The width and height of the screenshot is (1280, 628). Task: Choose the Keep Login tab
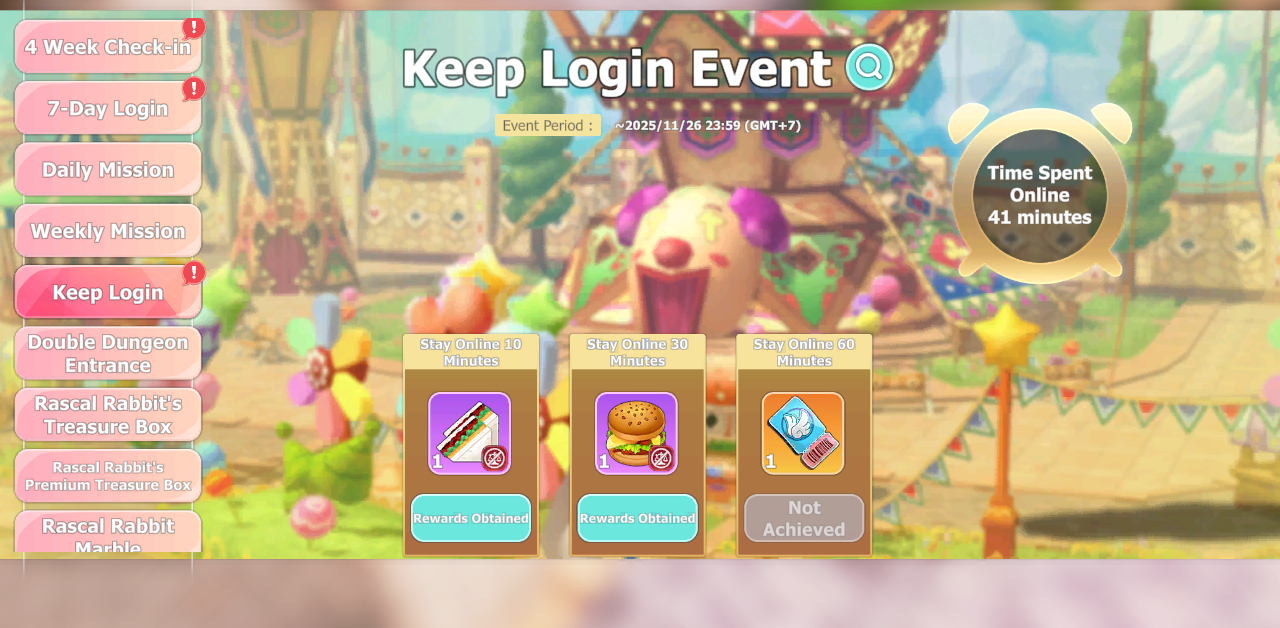click(107, 292)
